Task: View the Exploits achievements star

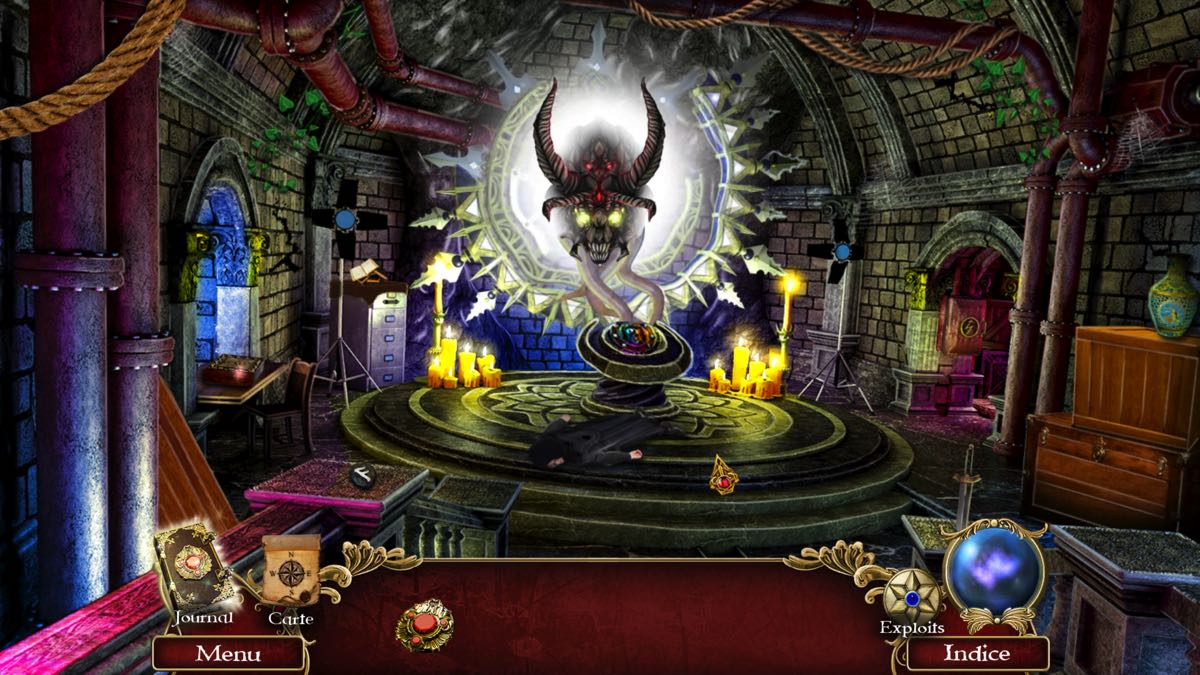Action: coord(911,594)
